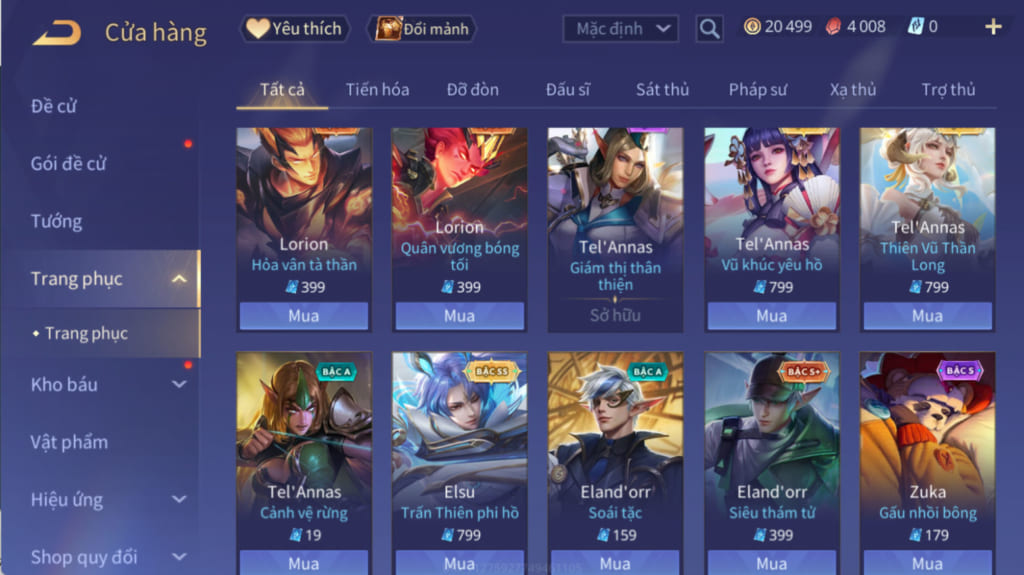Image resolution: width=1024 pixels, height=575 pixels.
Task: Add currency with the plus button
Action: coord(993,27)
